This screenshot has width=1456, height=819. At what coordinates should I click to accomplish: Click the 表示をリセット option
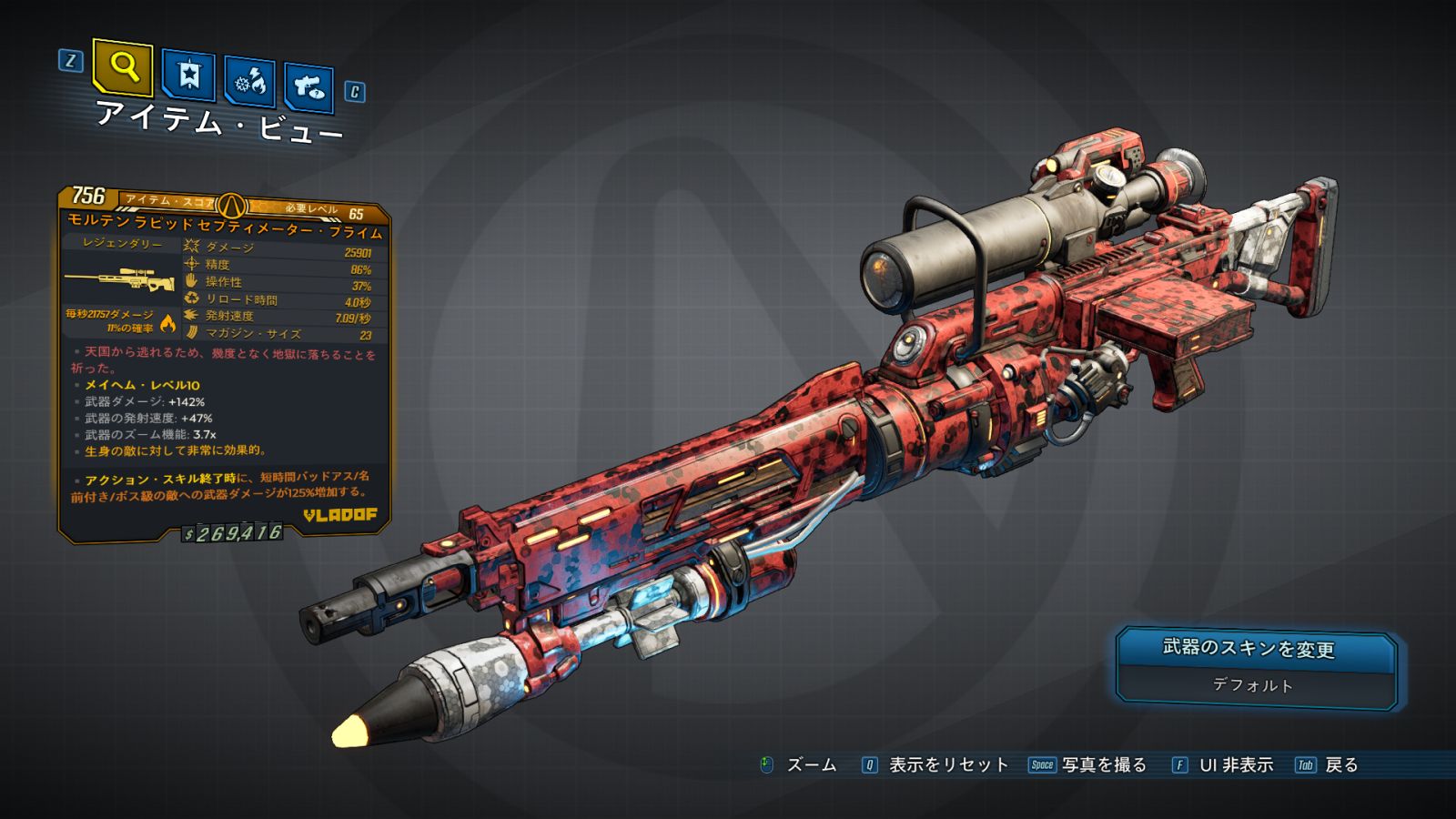pyautogui.click(x=947, y=765)
